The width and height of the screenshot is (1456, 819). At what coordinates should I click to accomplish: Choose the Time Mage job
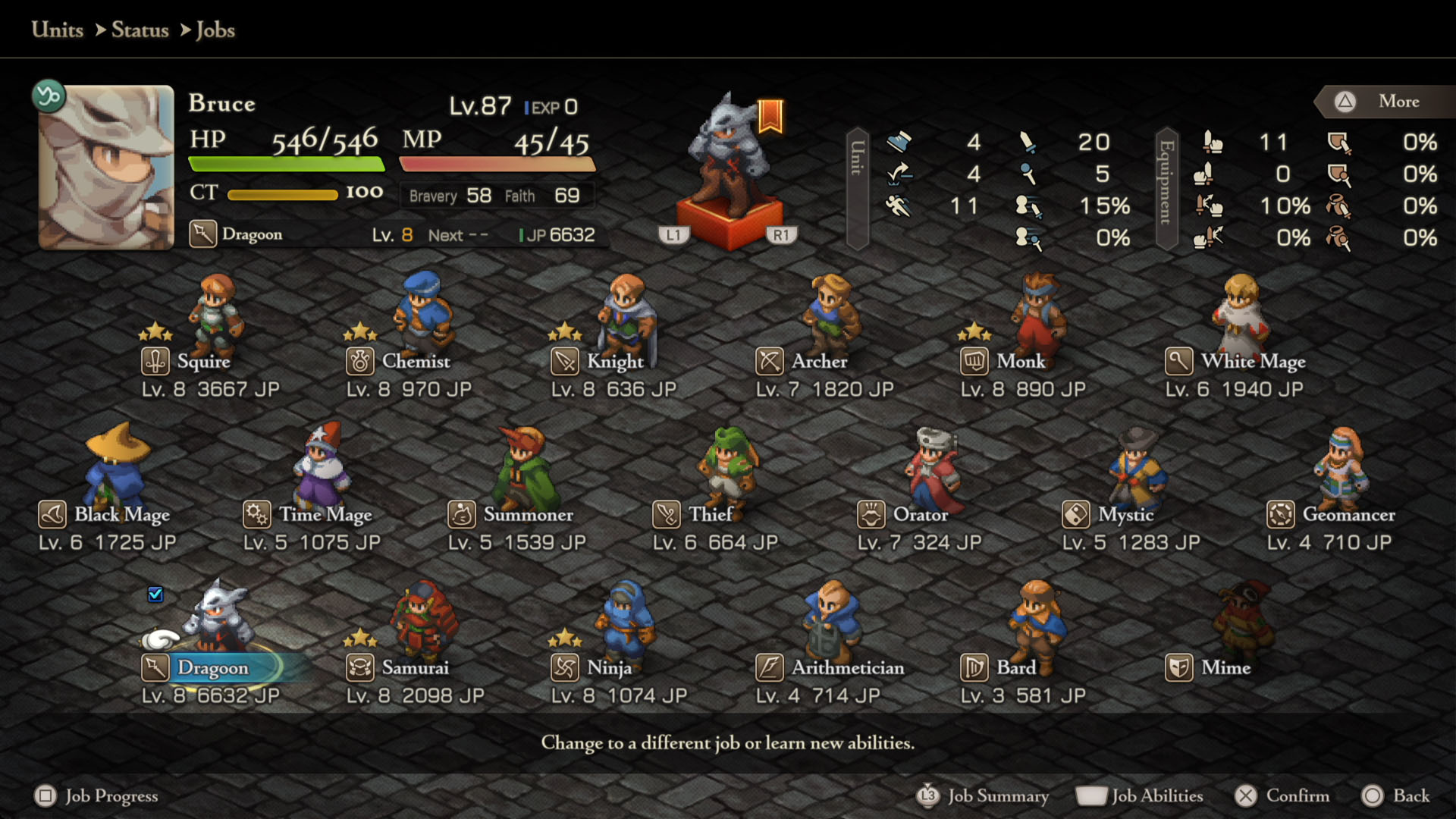coord(325,515)
